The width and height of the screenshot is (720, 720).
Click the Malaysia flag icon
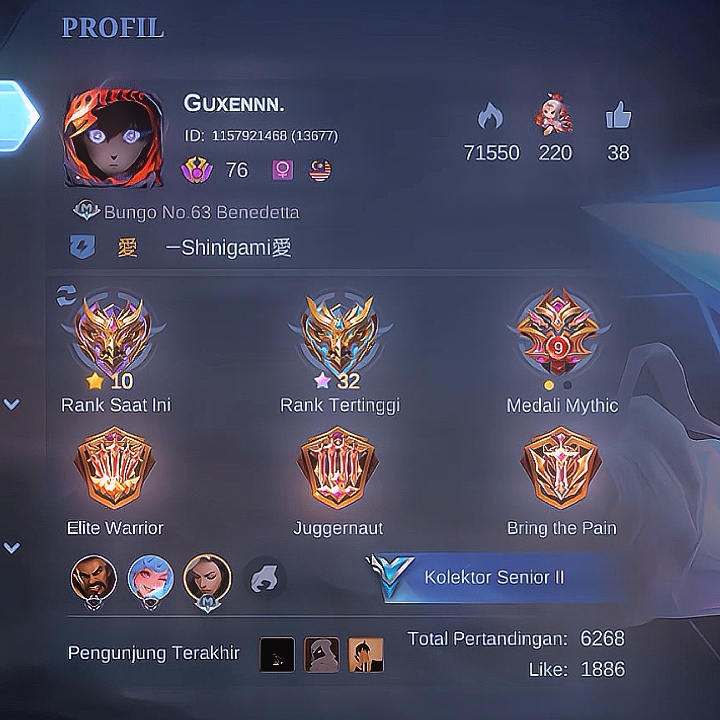[321, 170]
